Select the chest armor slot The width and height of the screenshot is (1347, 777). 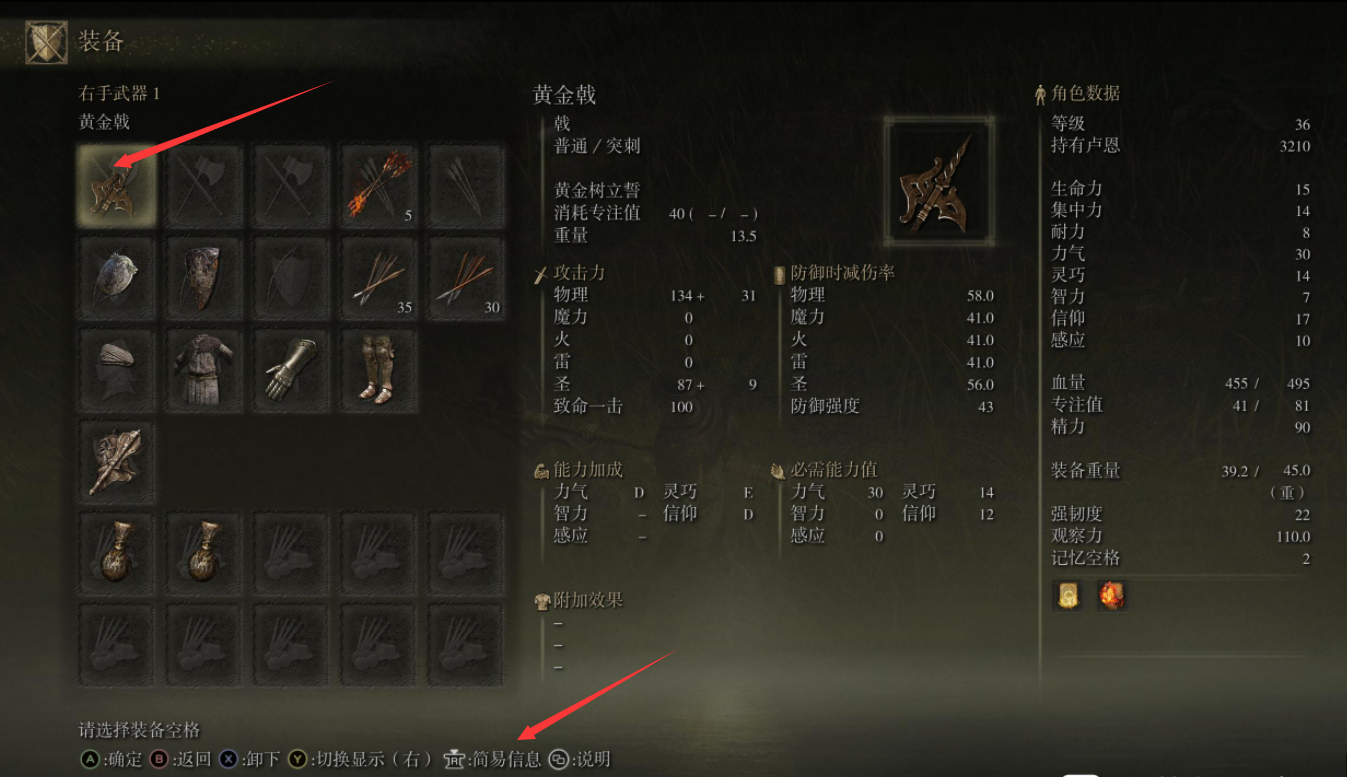(x=203, y=369)
